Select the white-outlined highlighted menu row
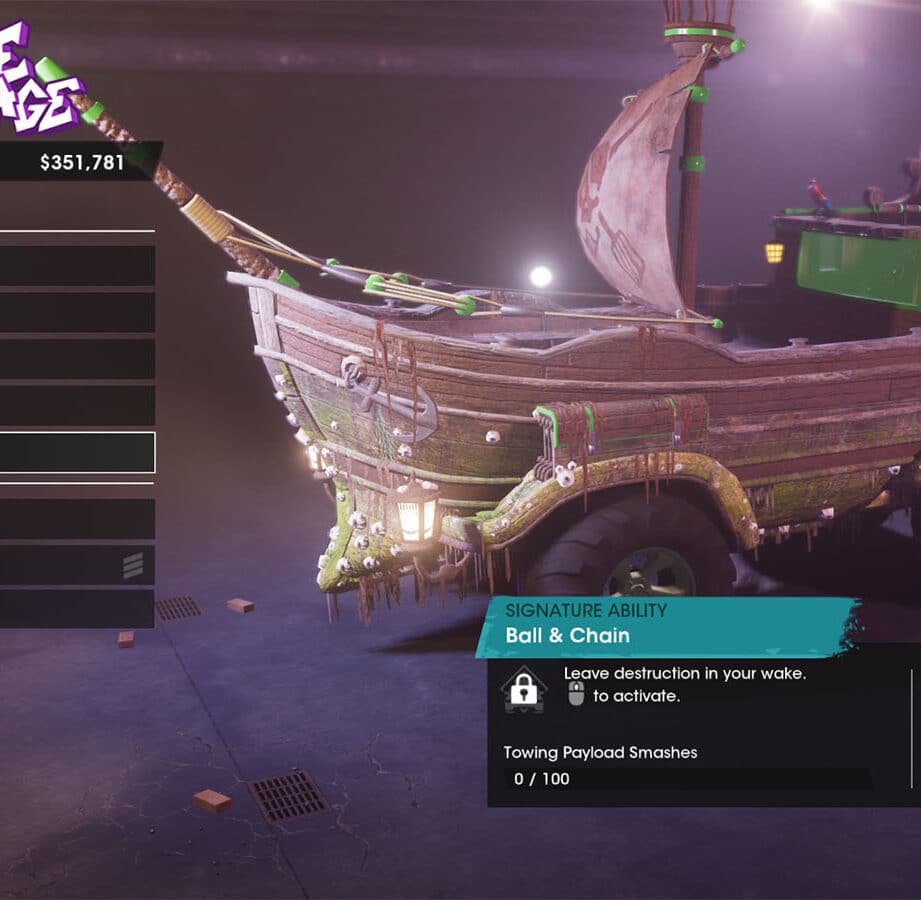This screenshot has height=900, width=921. pyautogui.click(x=77, y=453)
